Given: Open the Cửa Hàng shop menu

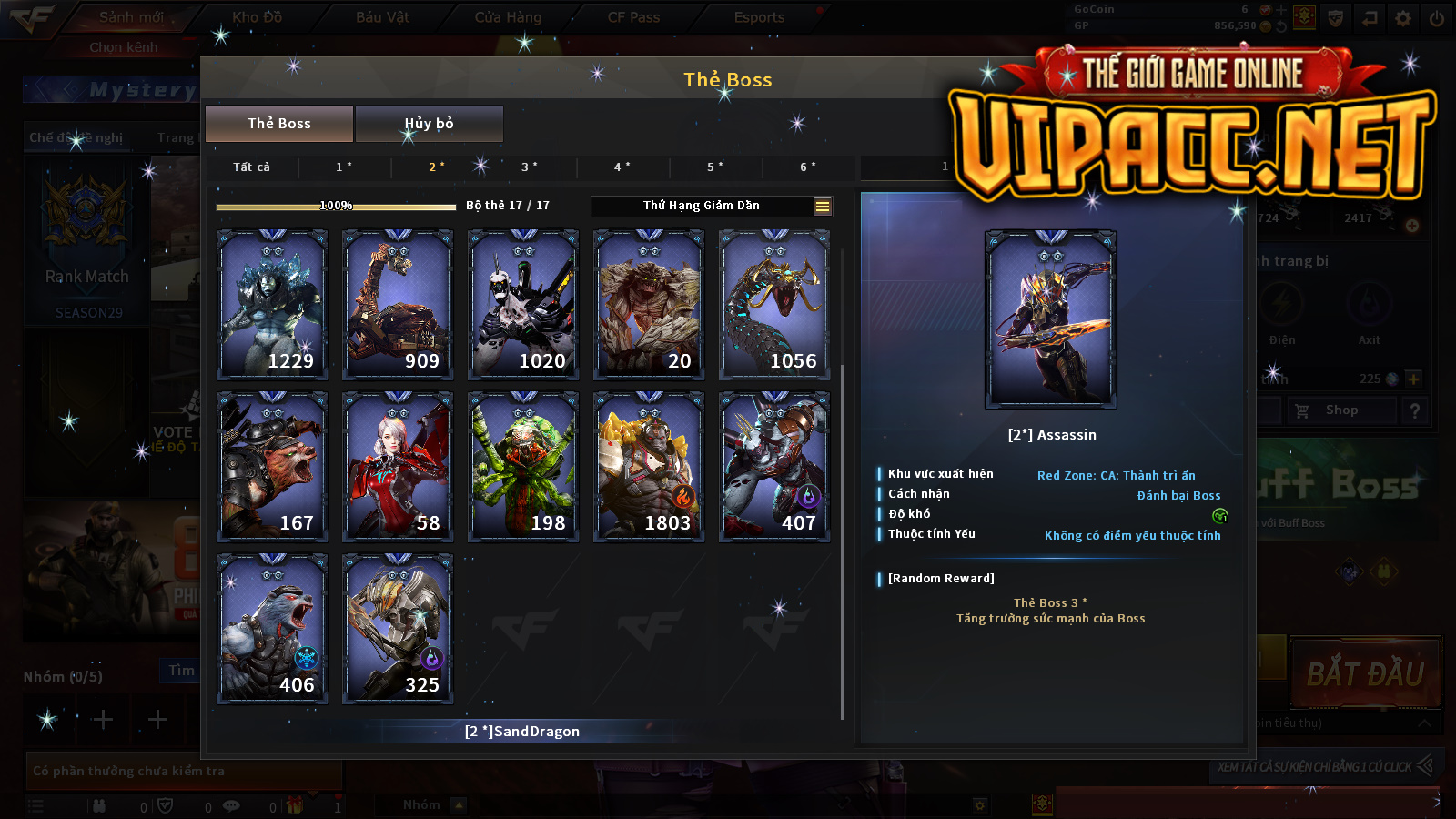Looking at the screenshot, I should pyautogui.click(x=508, y=17).
